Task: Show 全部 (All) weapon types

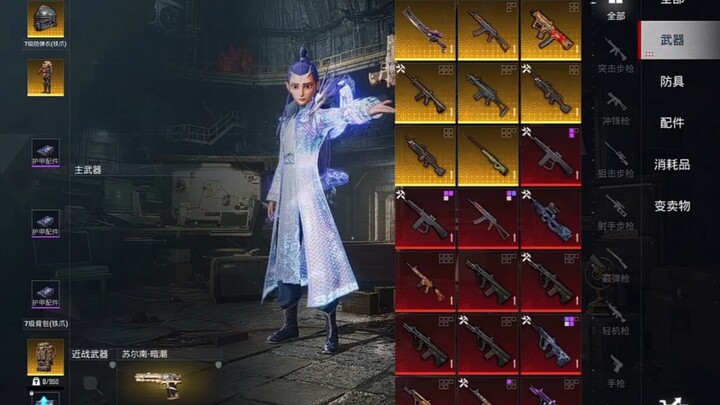Action: [617, 11]
